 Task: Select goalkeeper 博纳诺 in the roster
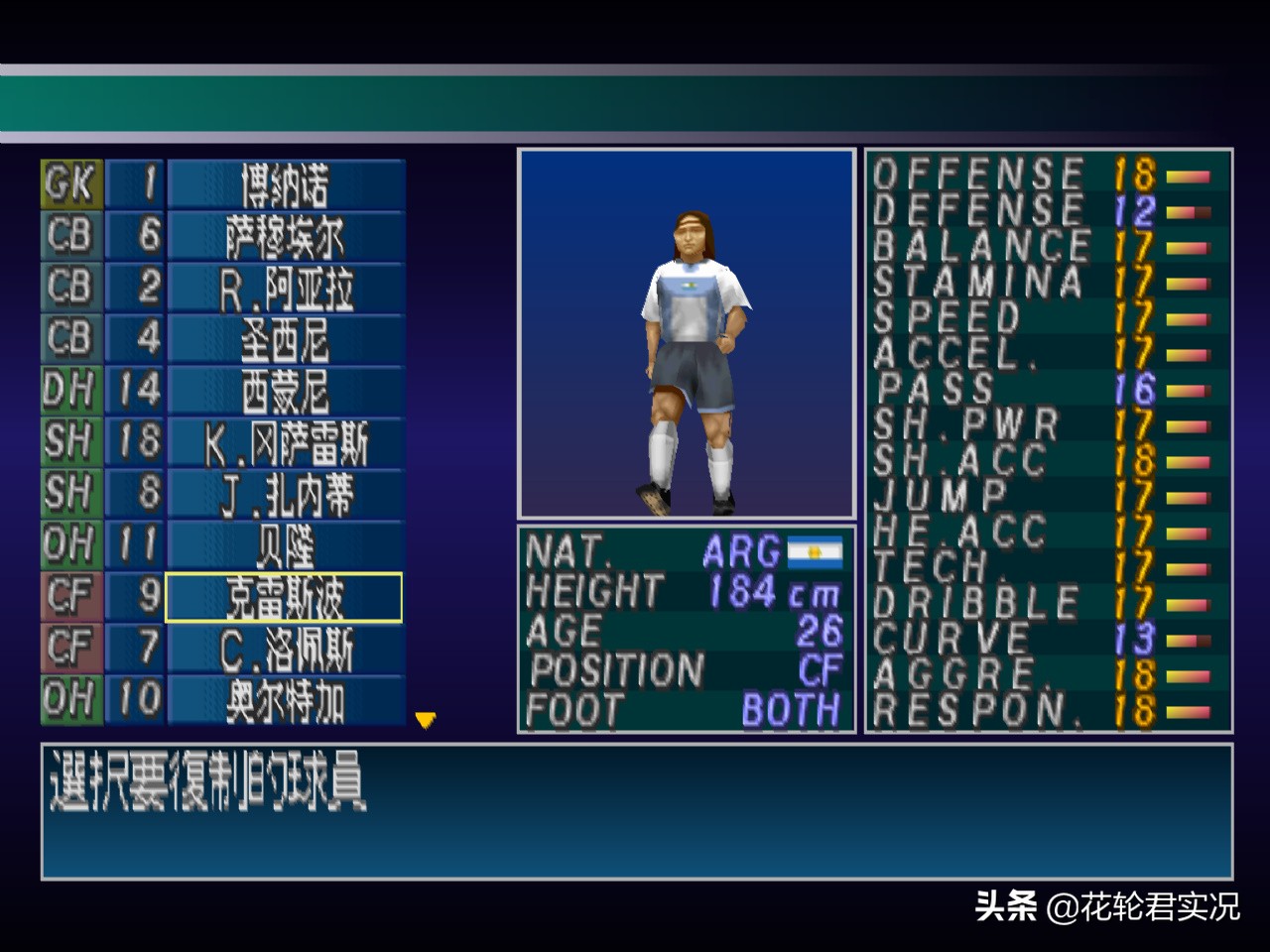tap(285, 184)
